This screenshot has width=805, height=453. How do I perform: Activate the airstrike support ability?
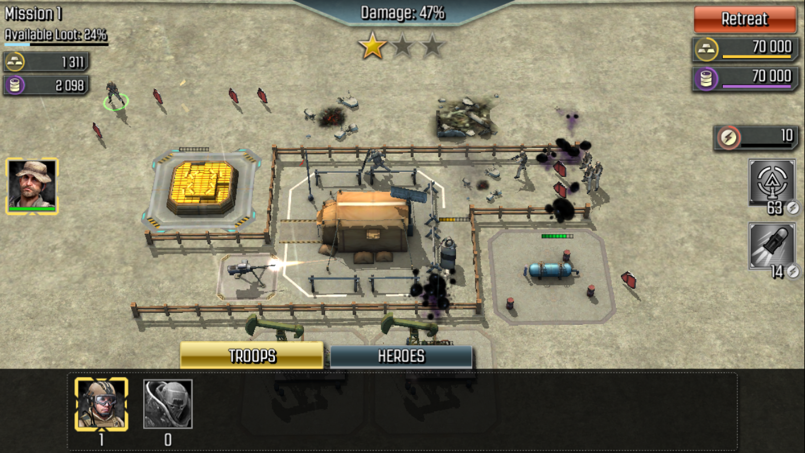772,183
